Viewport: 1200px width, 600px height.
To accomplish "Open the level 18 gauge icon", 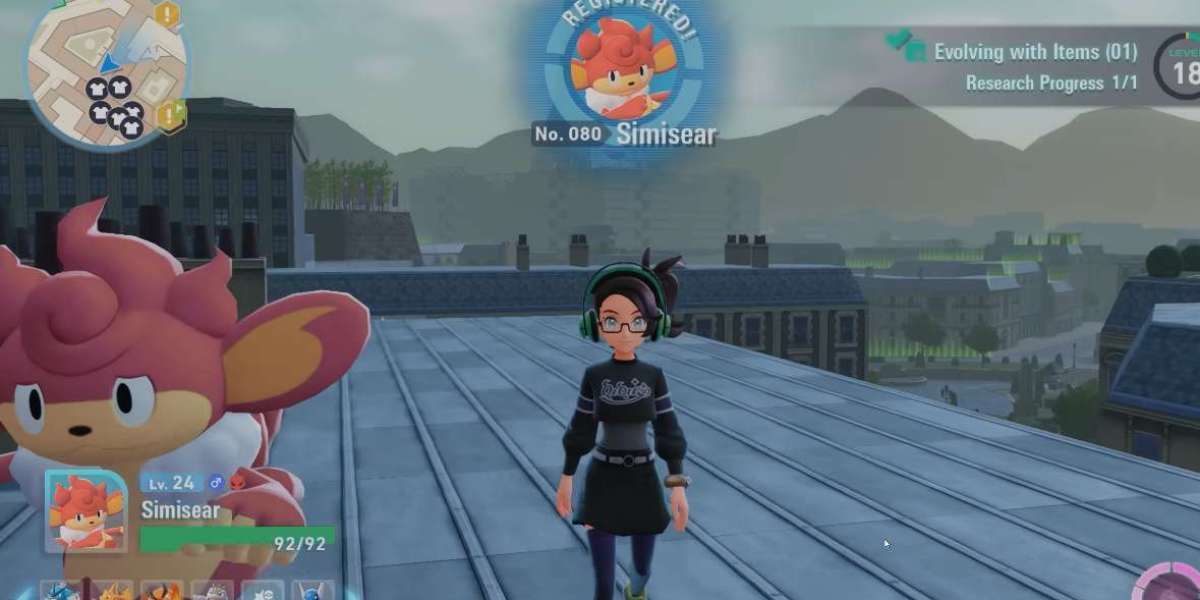I will pos(1182,68).
